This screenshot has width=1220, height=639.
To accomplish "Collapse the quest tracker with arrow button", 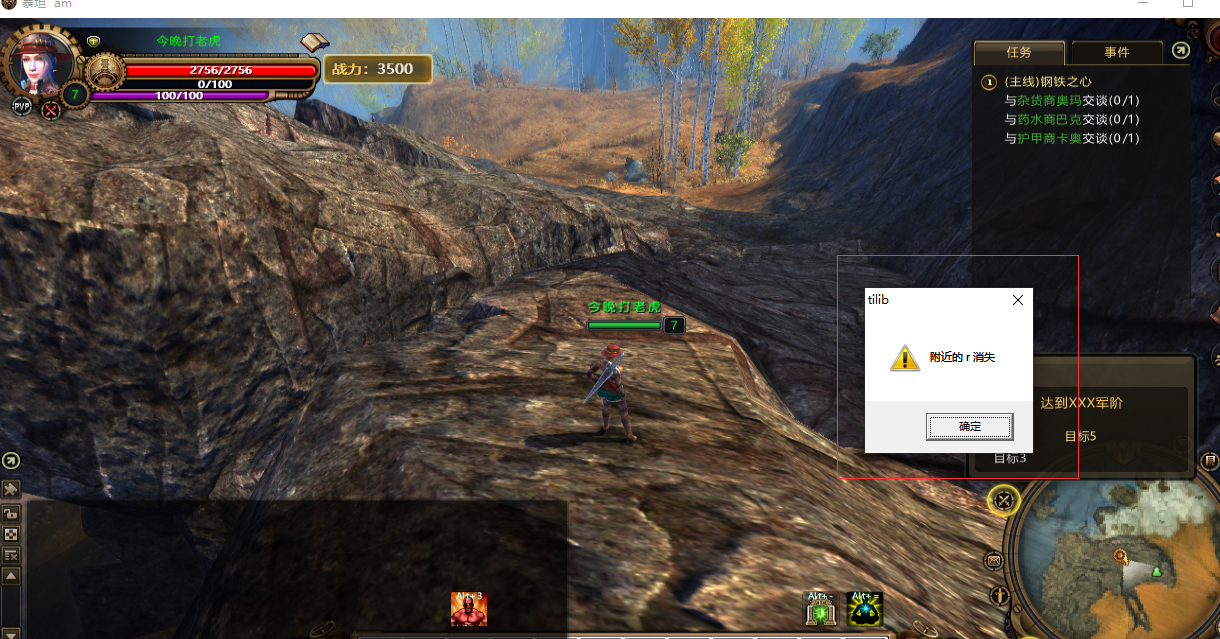I will click(1181, 51).
